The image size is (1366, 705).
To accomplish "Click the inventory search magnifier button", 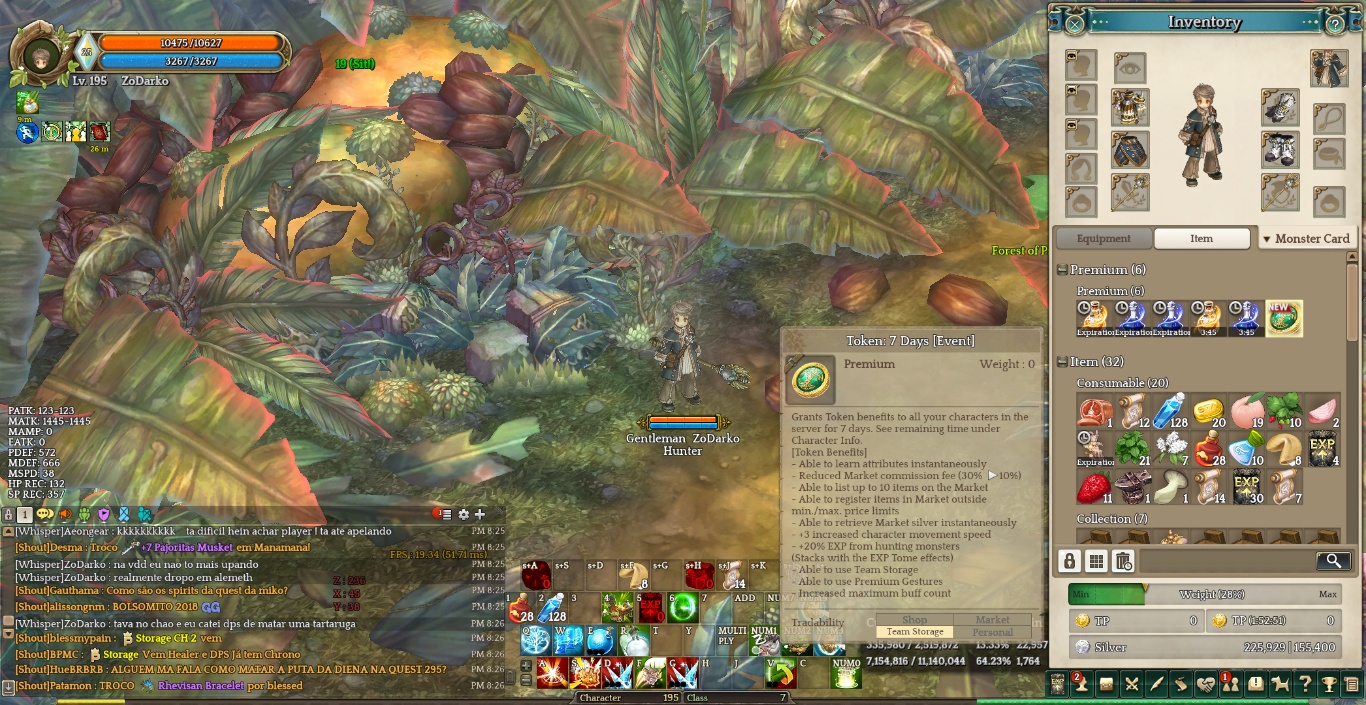I will pos(1333,561).
